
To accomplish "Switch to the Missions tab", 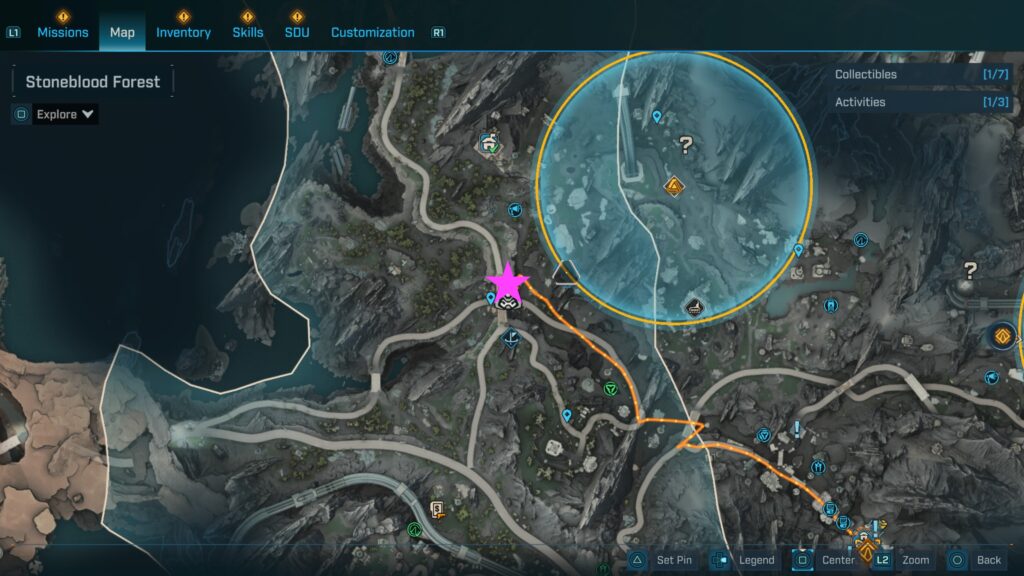I will (64, 32).
